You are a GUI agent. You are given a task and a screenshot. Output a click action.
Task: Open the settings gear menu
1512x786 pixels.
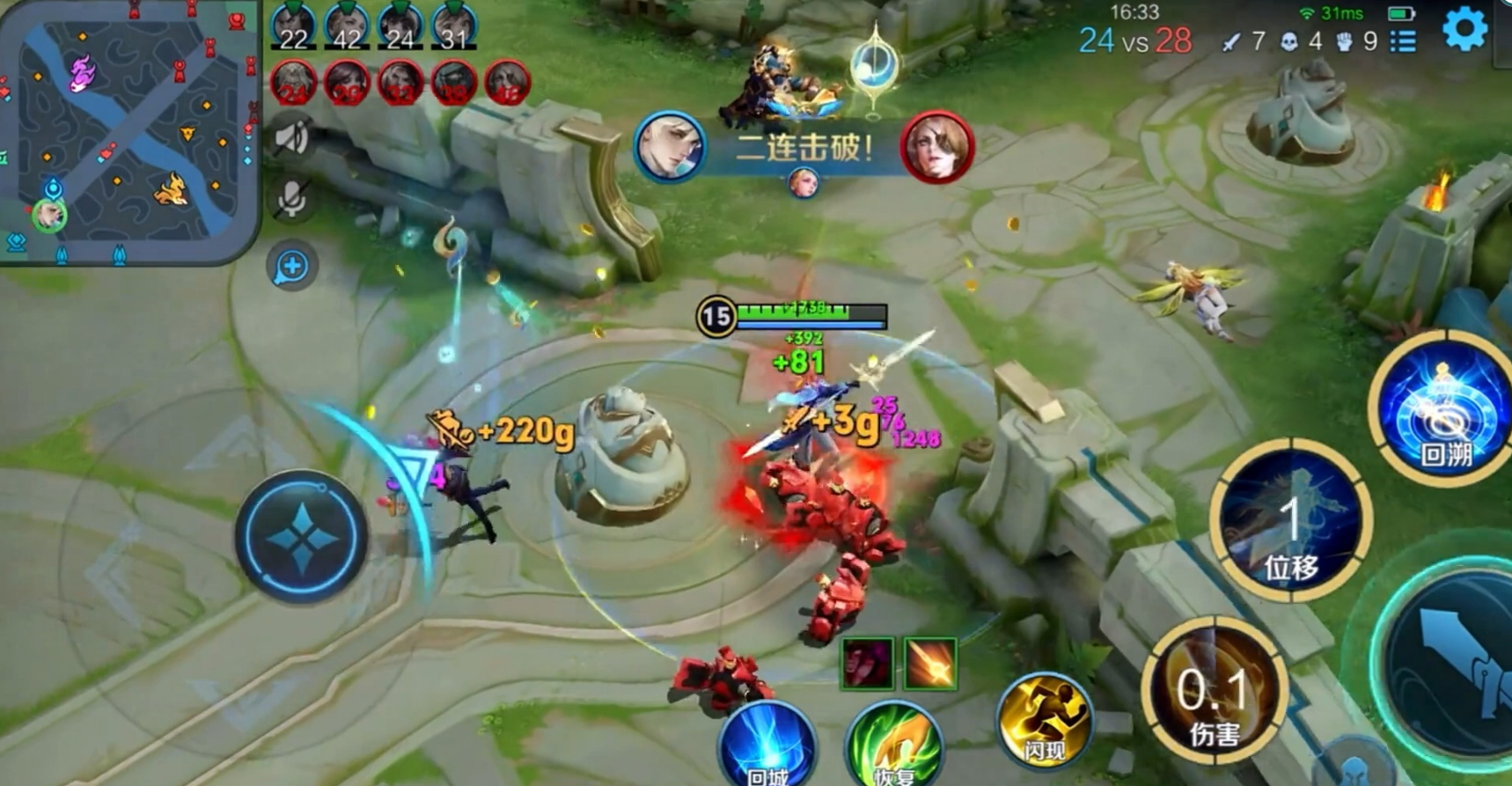click(x=1464, y=30)
